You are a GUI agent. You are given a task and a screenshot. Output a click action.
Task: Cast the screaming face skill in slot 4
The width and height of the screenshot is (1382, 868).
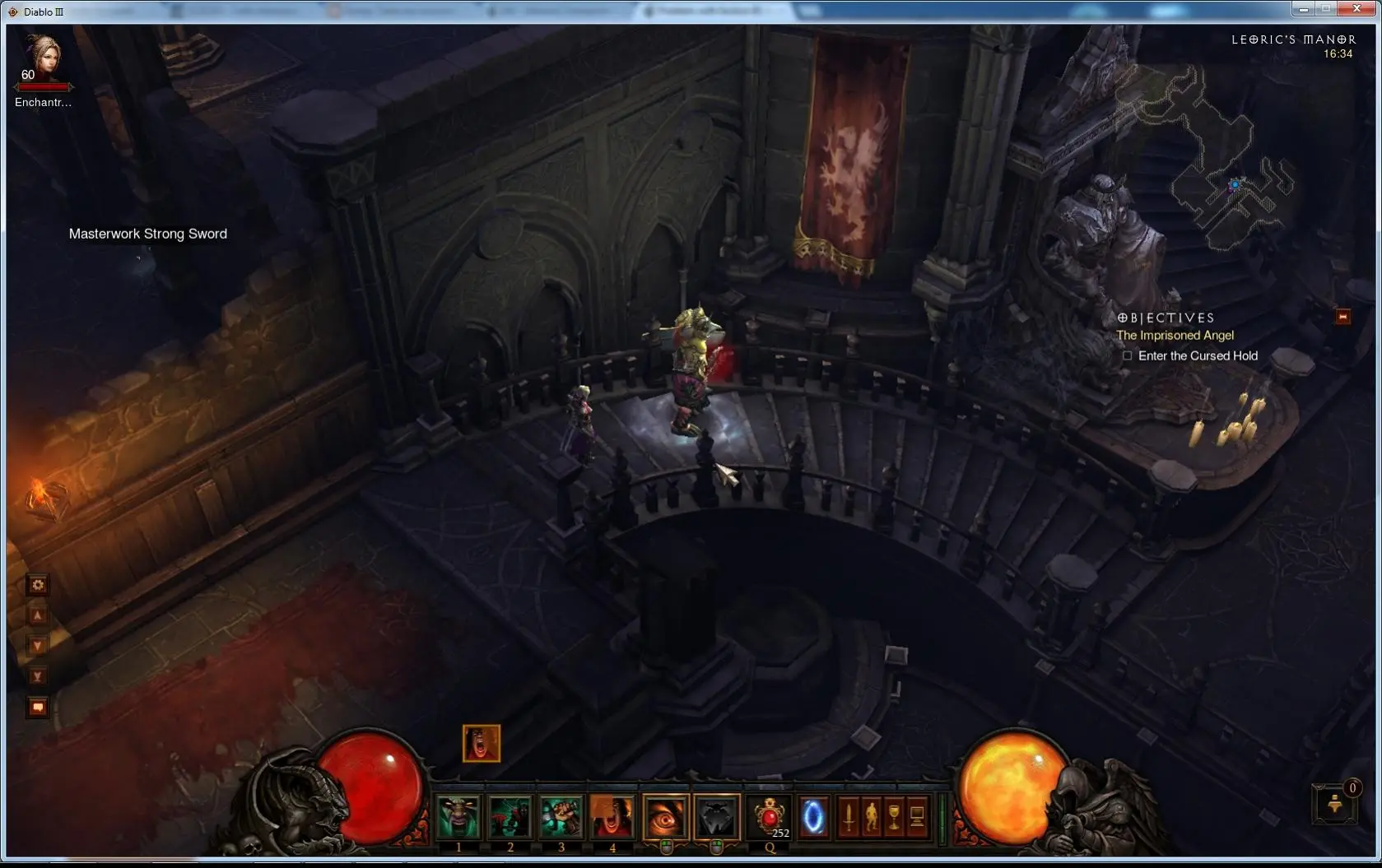click(x=612, y=817)
